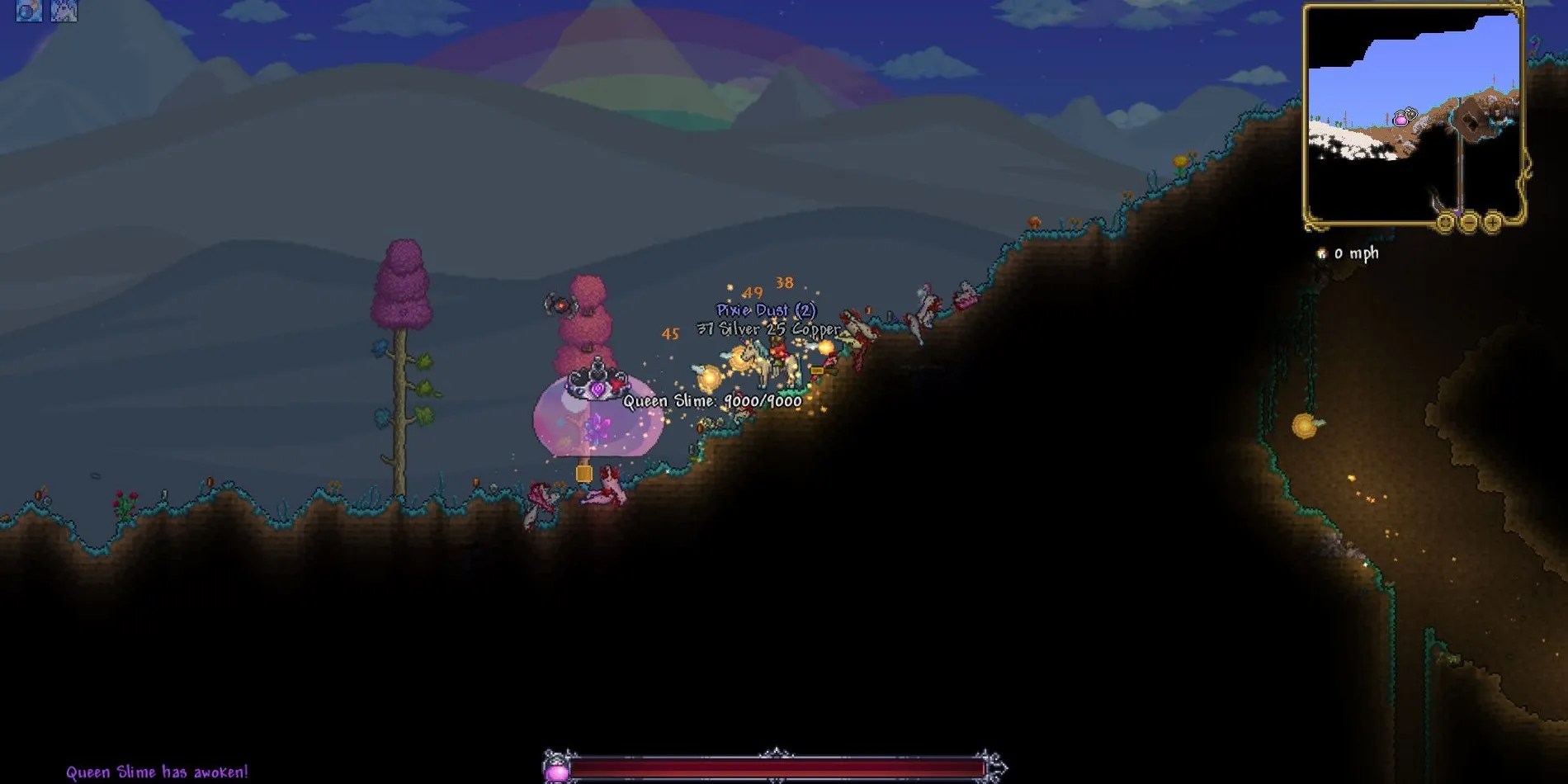
Task: Click the leftmost zoom reset icon beneath the minimap
Action: tap(1445, 223)
